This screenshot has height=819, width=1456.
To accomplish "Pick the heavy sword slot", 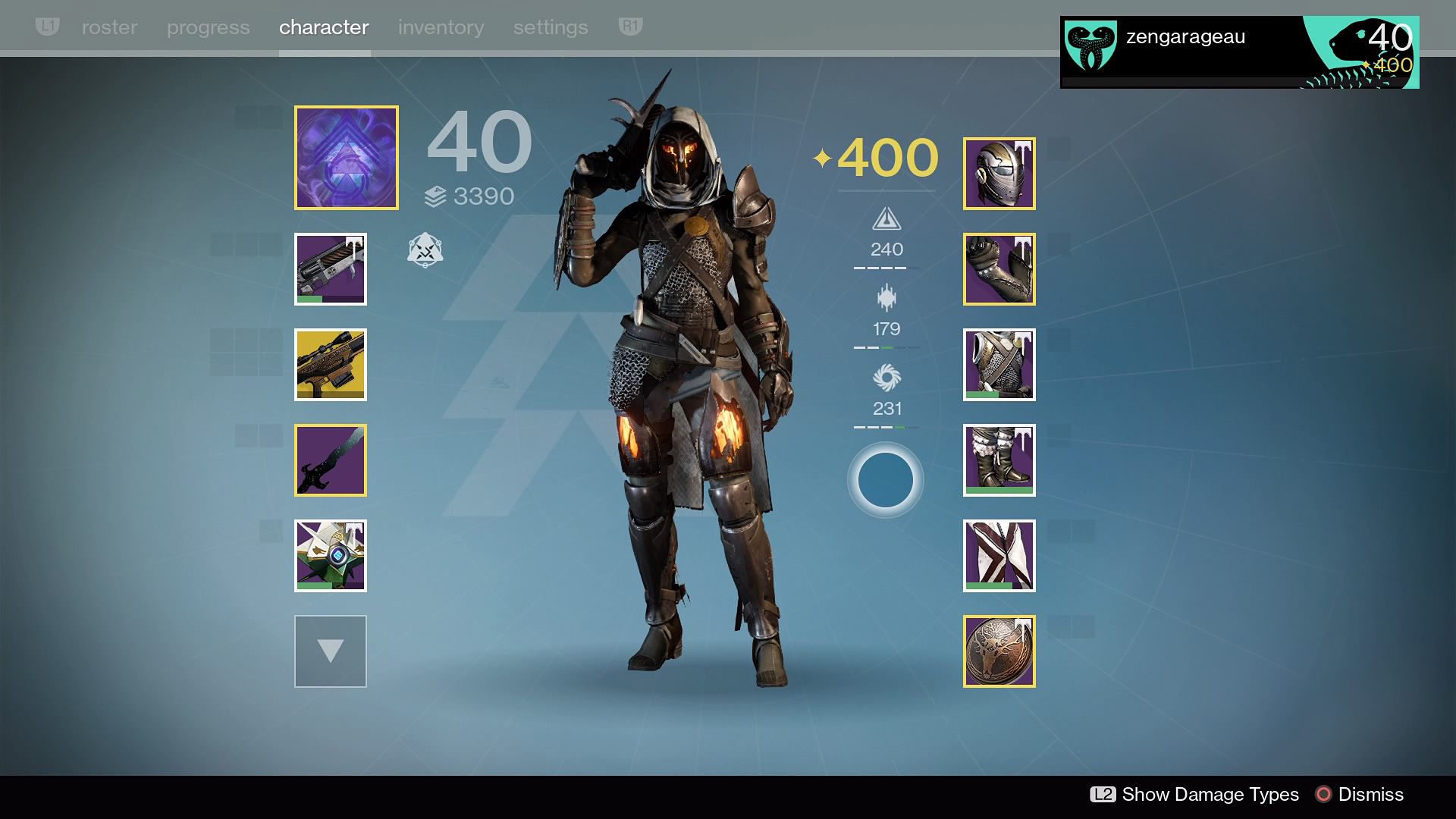I will coord(331,460).
